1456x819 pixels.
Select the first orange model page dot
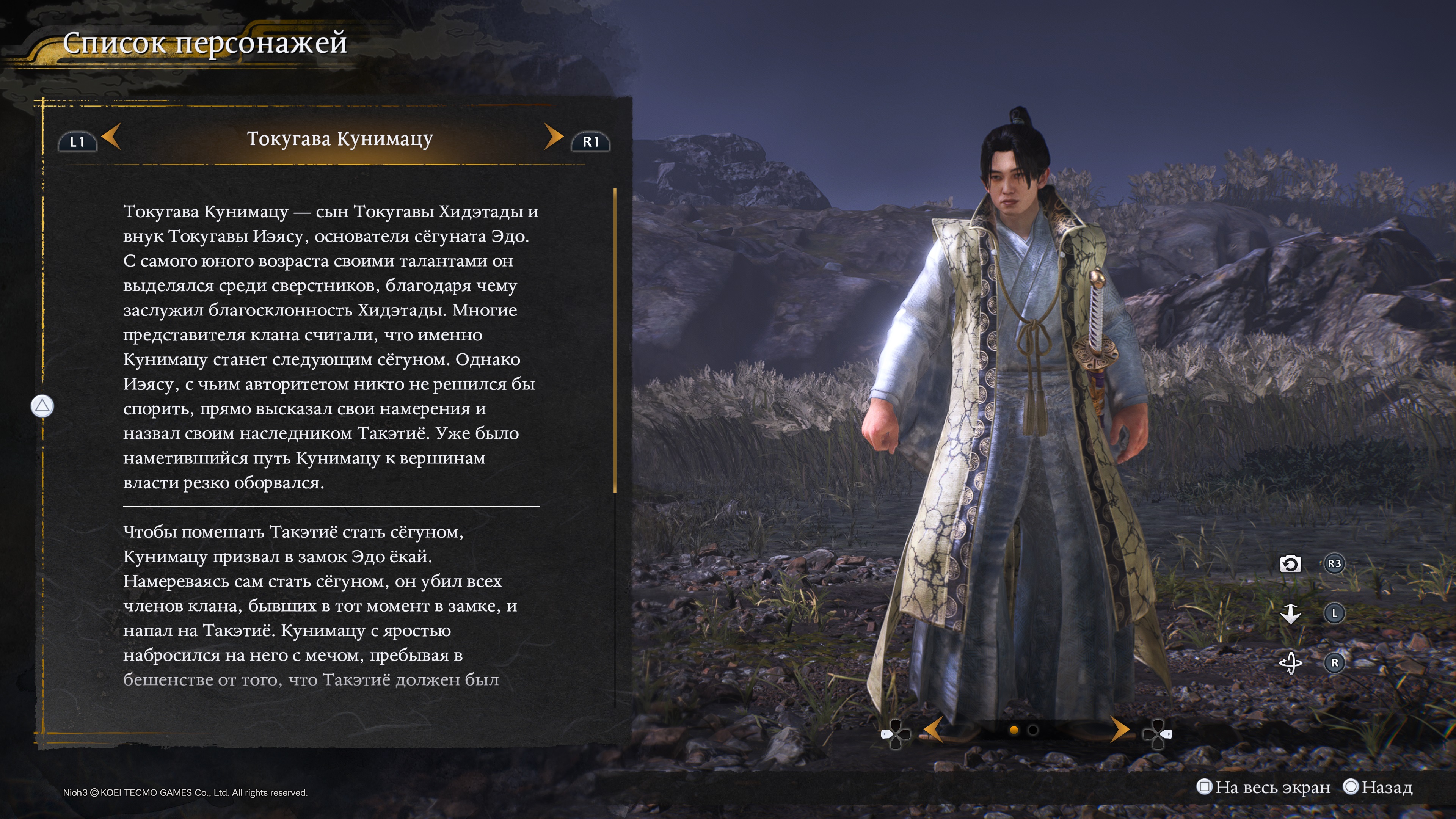tap(1014, 730)
